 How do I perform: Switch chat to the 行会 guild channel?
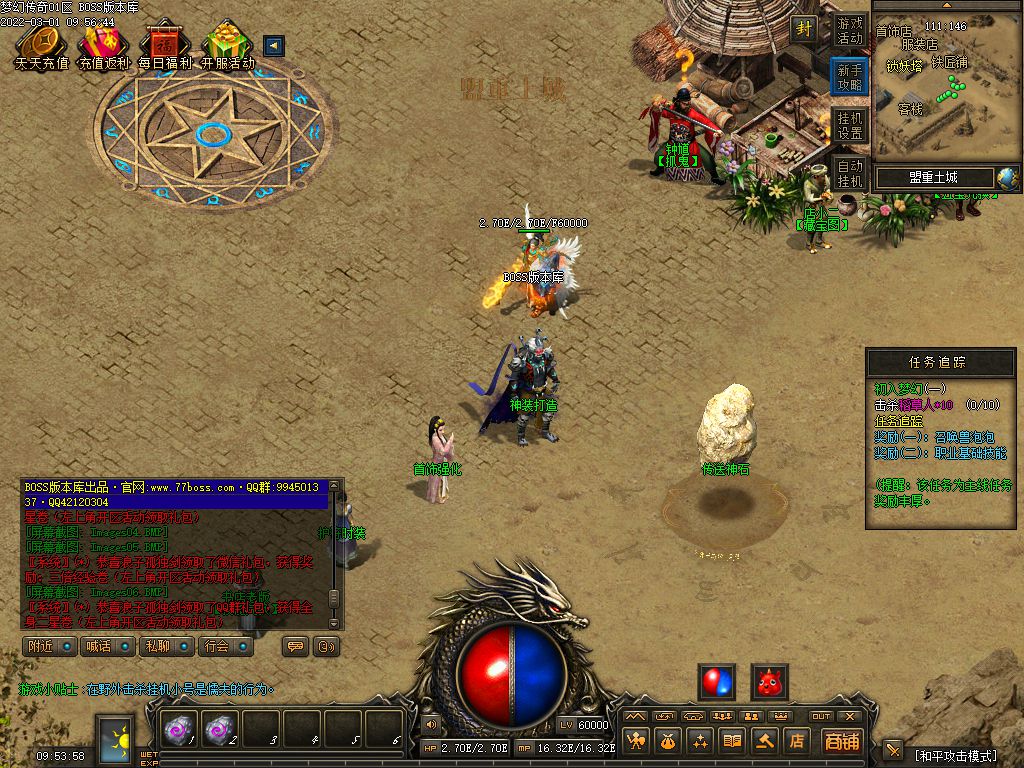tap(226, 646)
